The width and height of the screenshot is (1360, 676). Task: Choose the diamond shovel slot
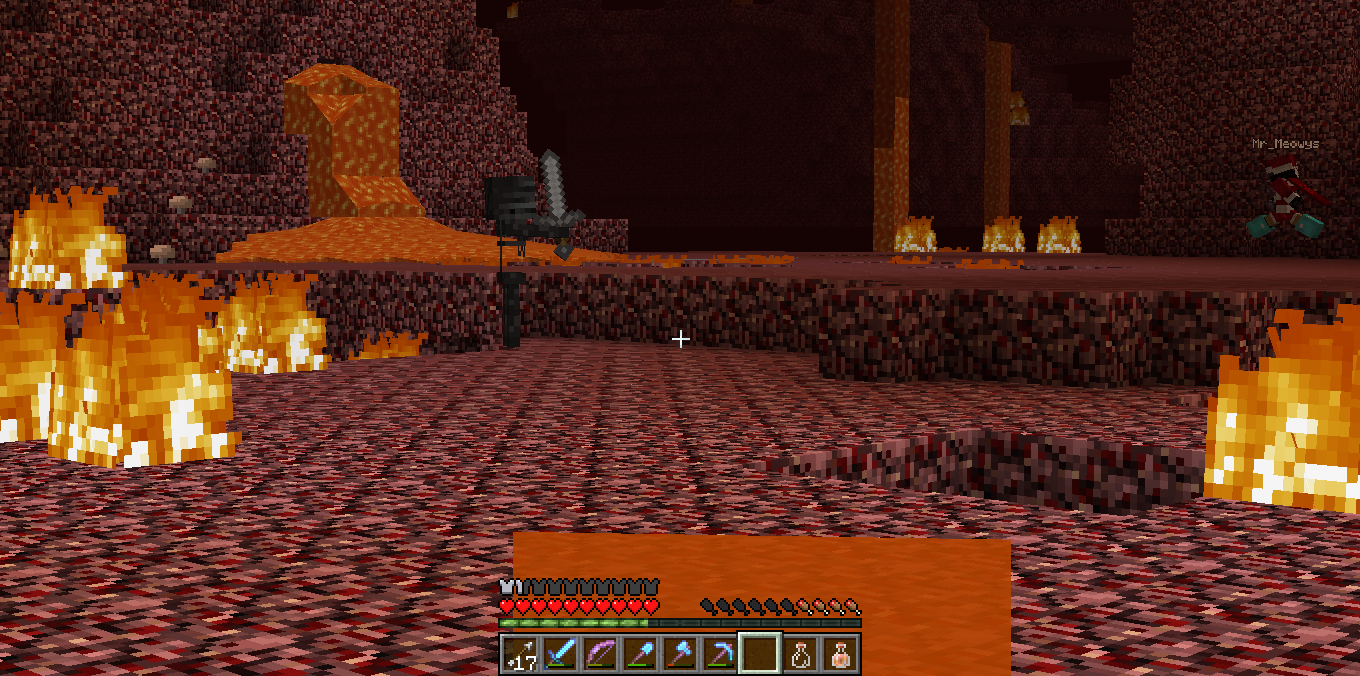pyautogui.click(x=640, y=654)
